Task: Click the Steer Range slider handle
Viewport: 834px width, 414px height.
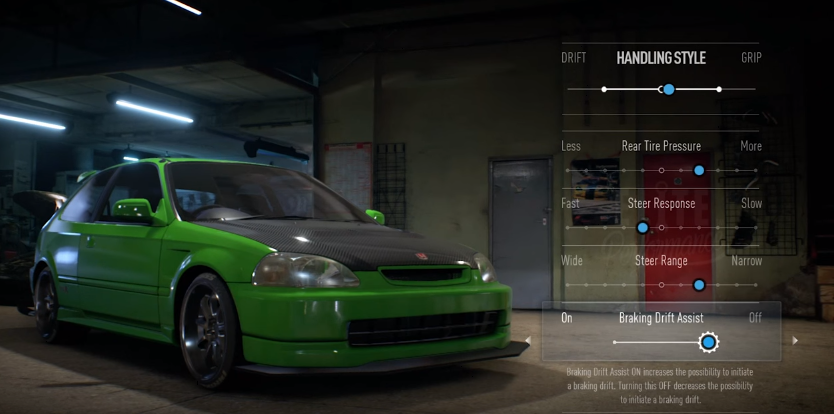Action: coord(699,285)
